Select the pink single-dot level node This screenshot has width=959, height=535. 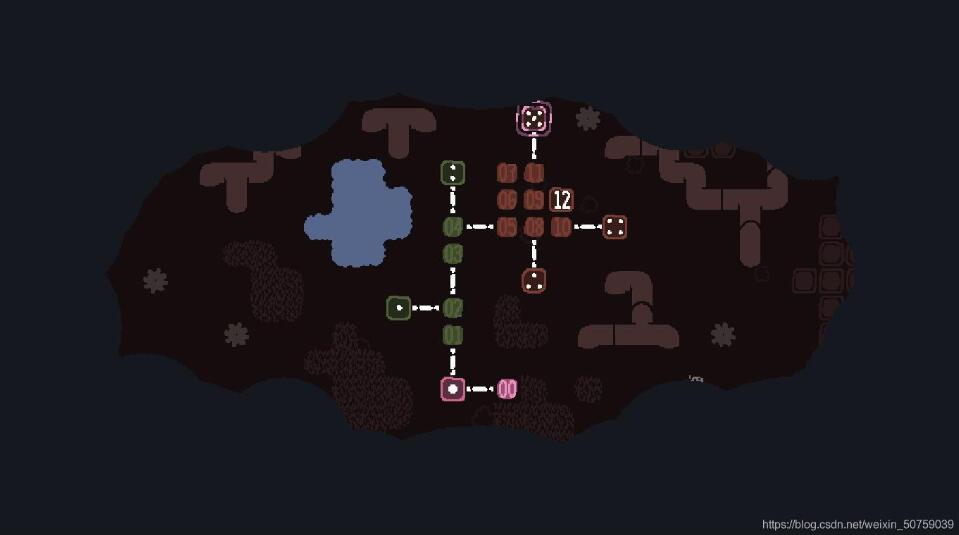tap(453, 389)
